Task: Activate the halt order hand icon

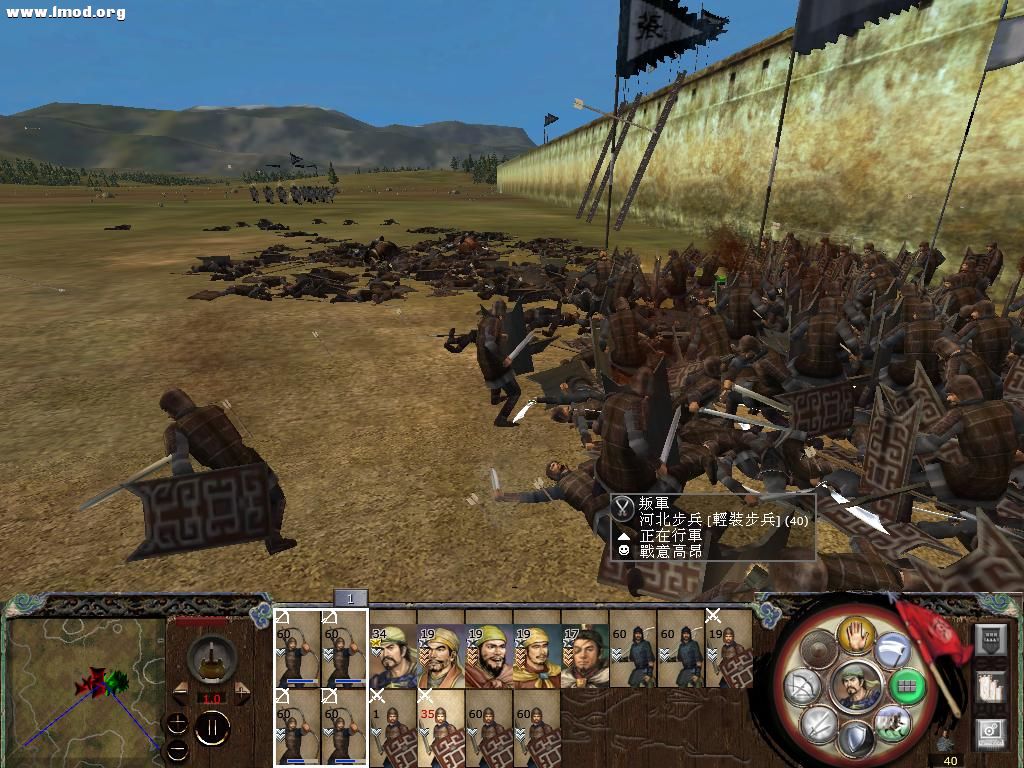Action: click(857, 634)
